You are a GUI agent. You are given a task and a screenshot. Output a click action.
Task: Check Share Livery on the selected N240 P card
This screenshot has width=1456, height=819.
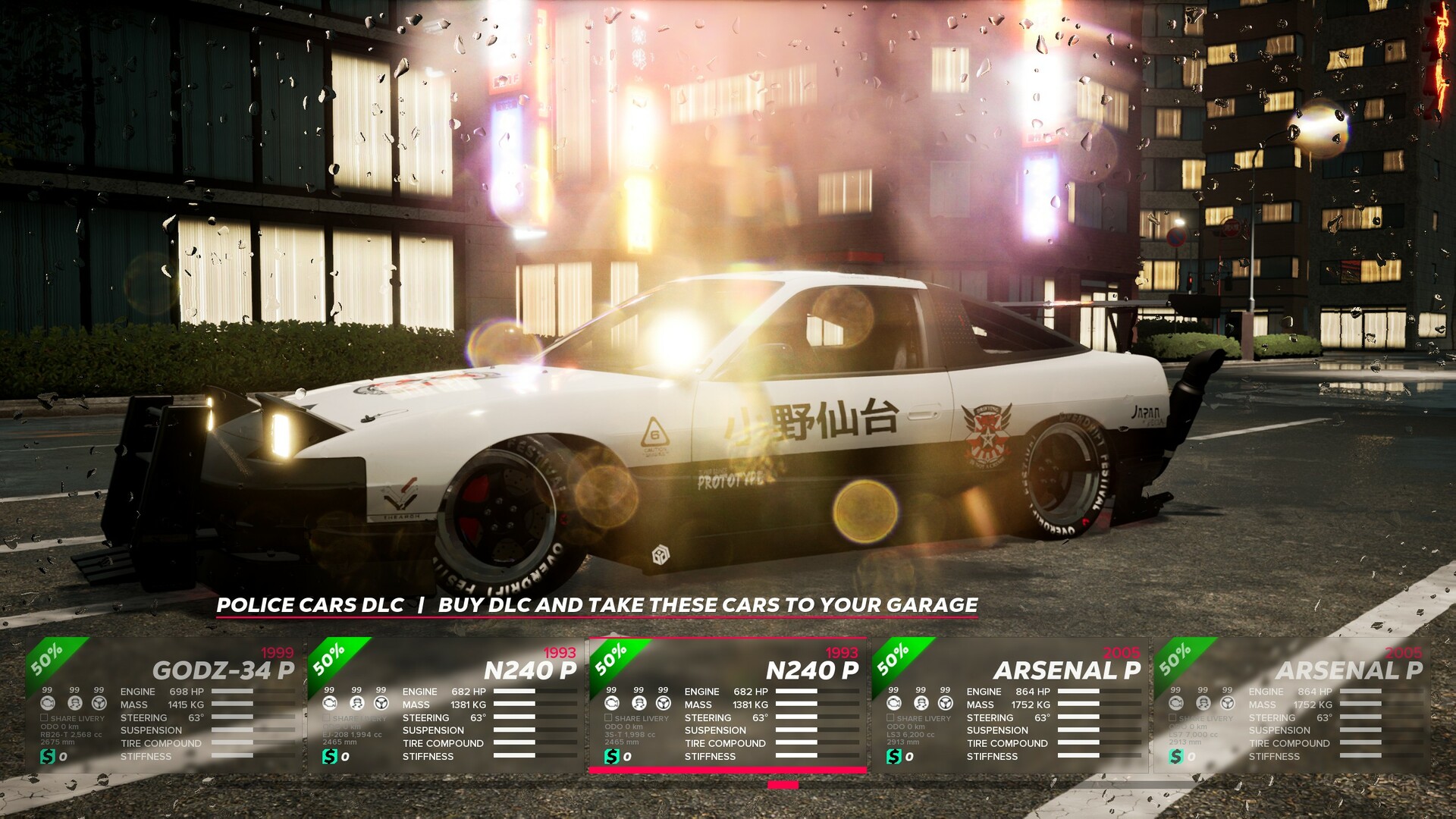coord(608,718)
